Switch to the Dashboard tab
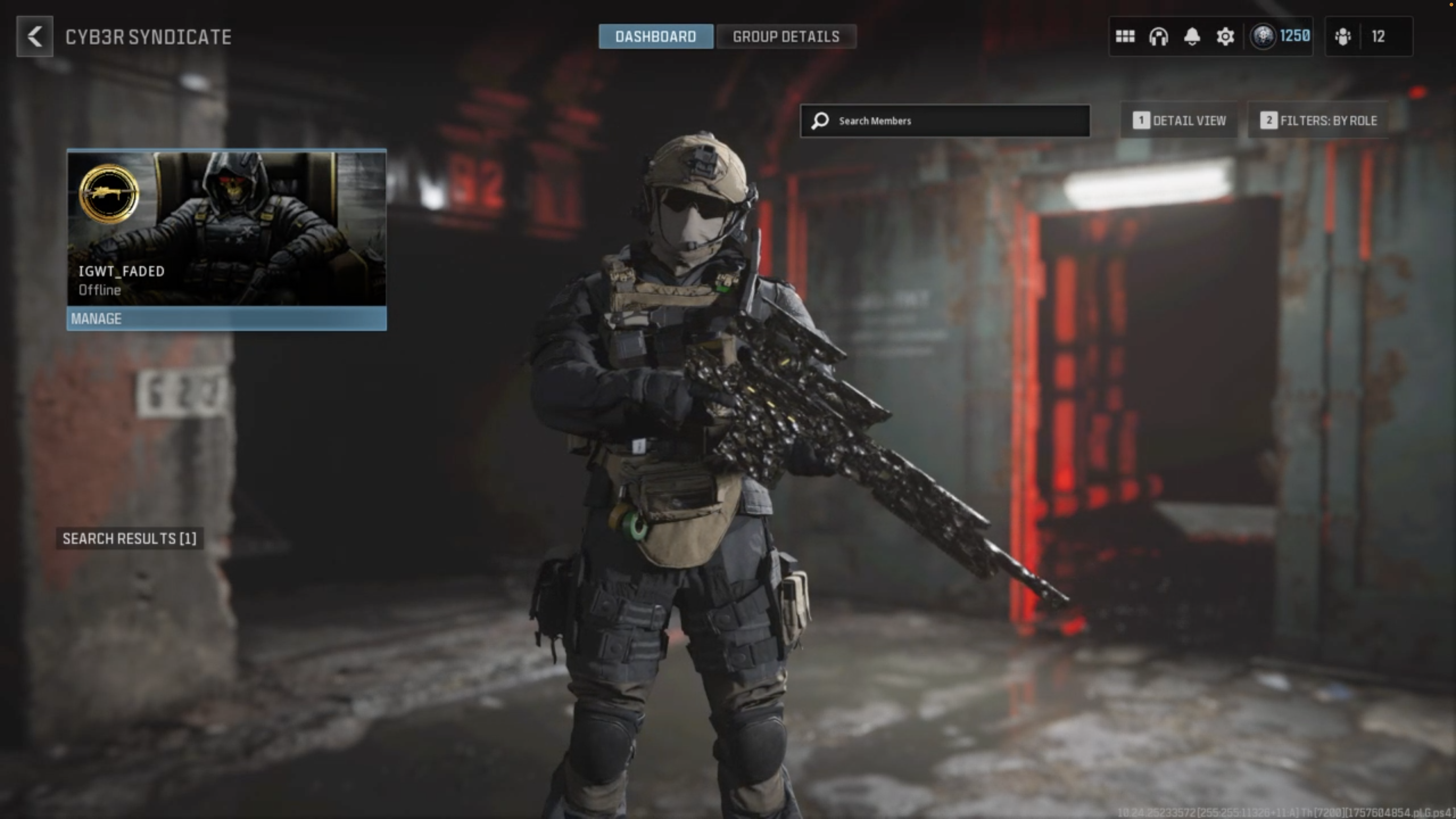The height and width of the screenshot is (819, 1456). [x=655, y=37]
